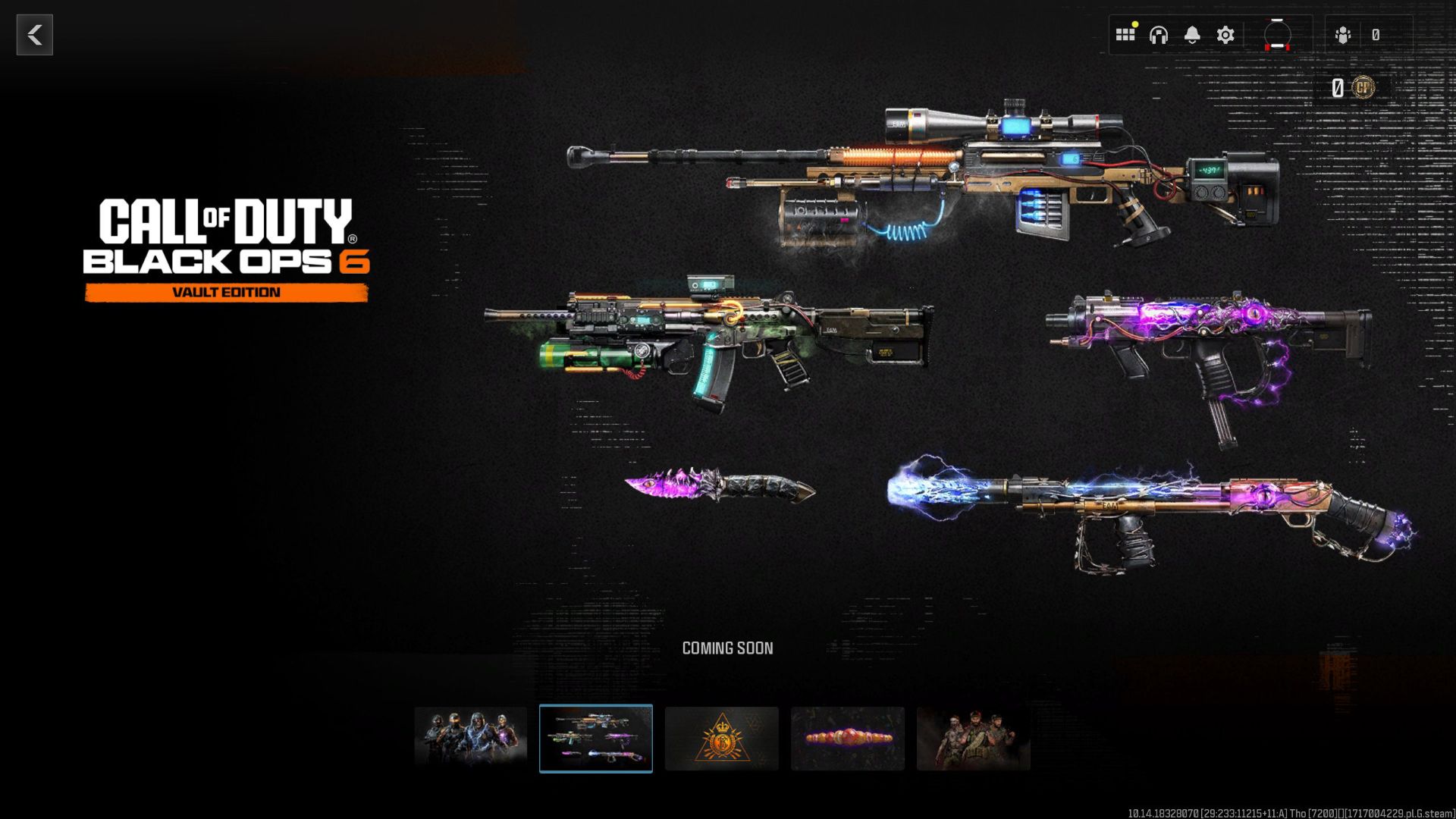Viewport: 1456px width, 819px height.
Task: Select the headset audio icon
Action: pos(1159,34)
